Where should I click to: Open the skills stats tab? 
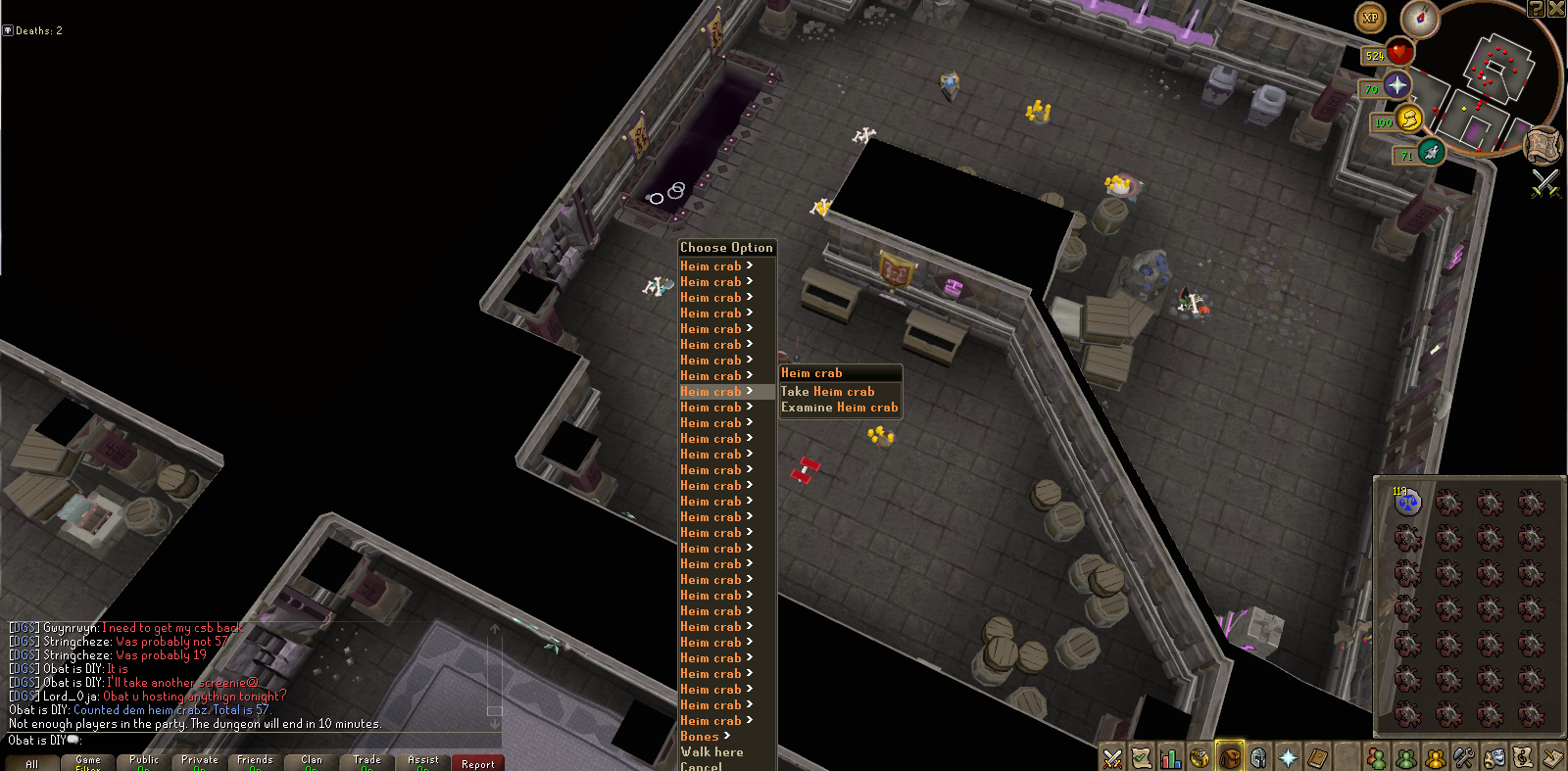1171,756
